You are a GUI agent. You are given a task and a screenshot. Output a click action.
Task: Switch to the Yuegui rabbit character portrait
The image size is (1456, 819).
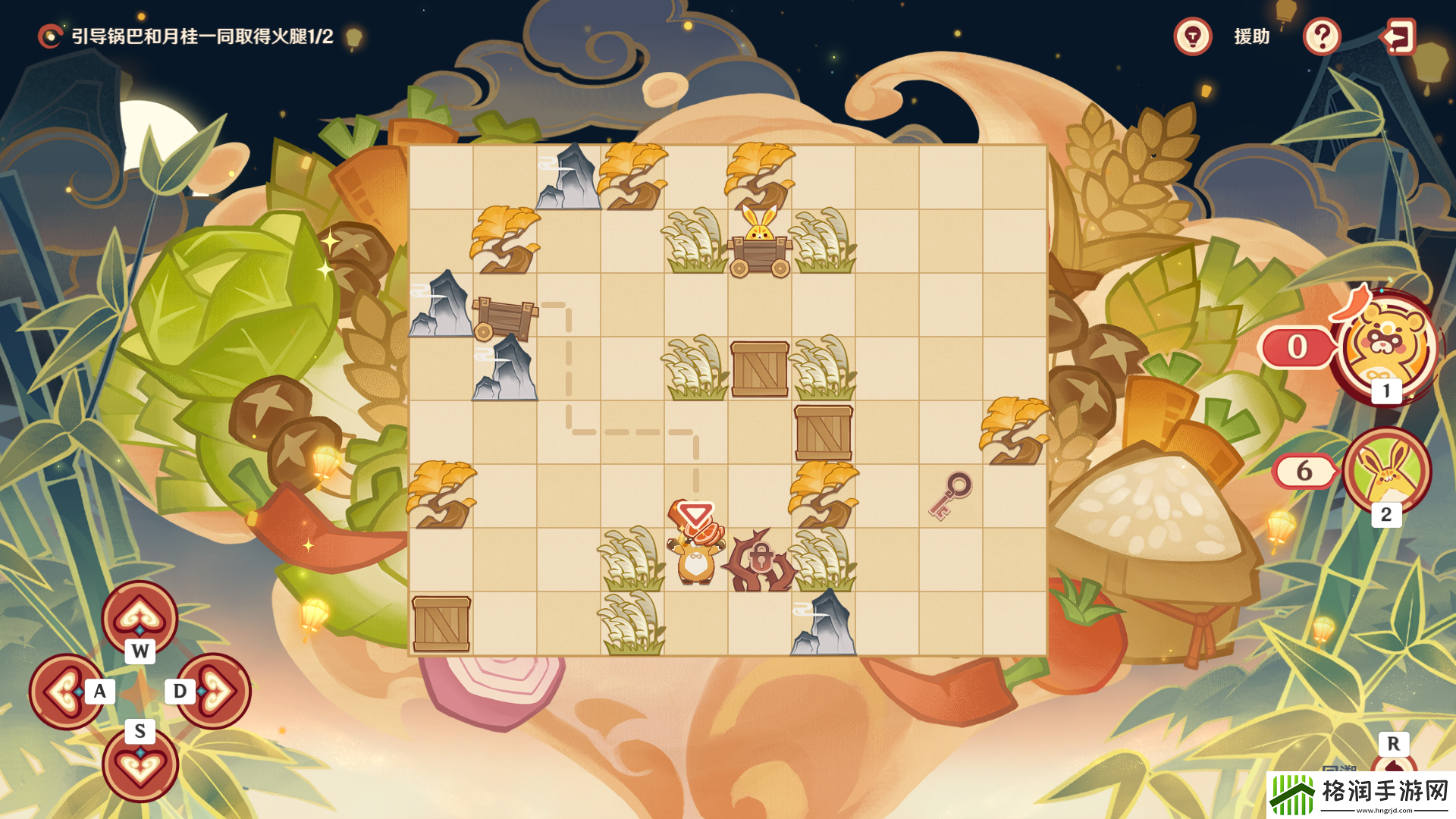pyautogui.click(x=1386, y=470)
